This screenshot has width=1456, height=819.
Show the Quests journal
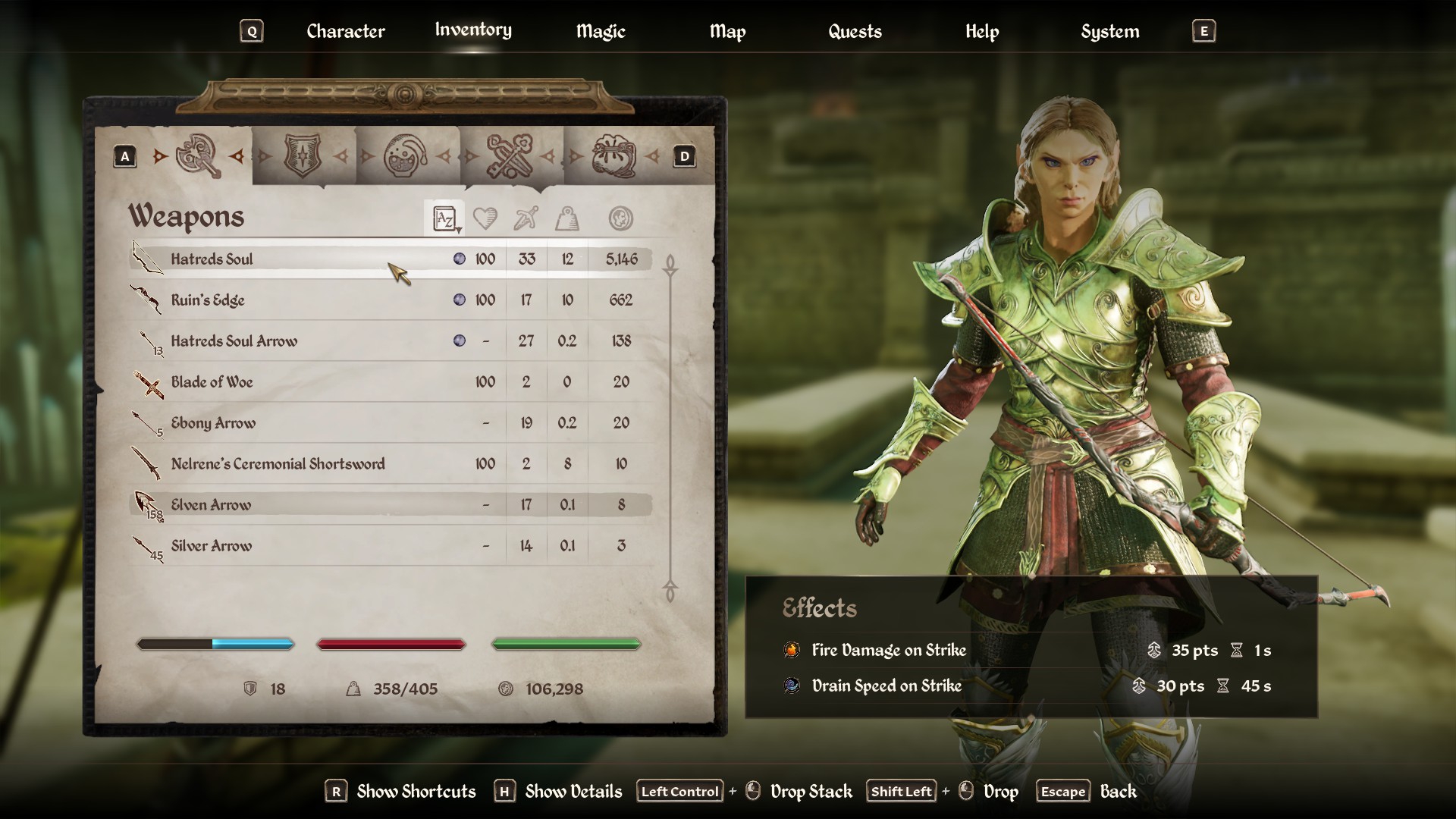click(855, 31)
